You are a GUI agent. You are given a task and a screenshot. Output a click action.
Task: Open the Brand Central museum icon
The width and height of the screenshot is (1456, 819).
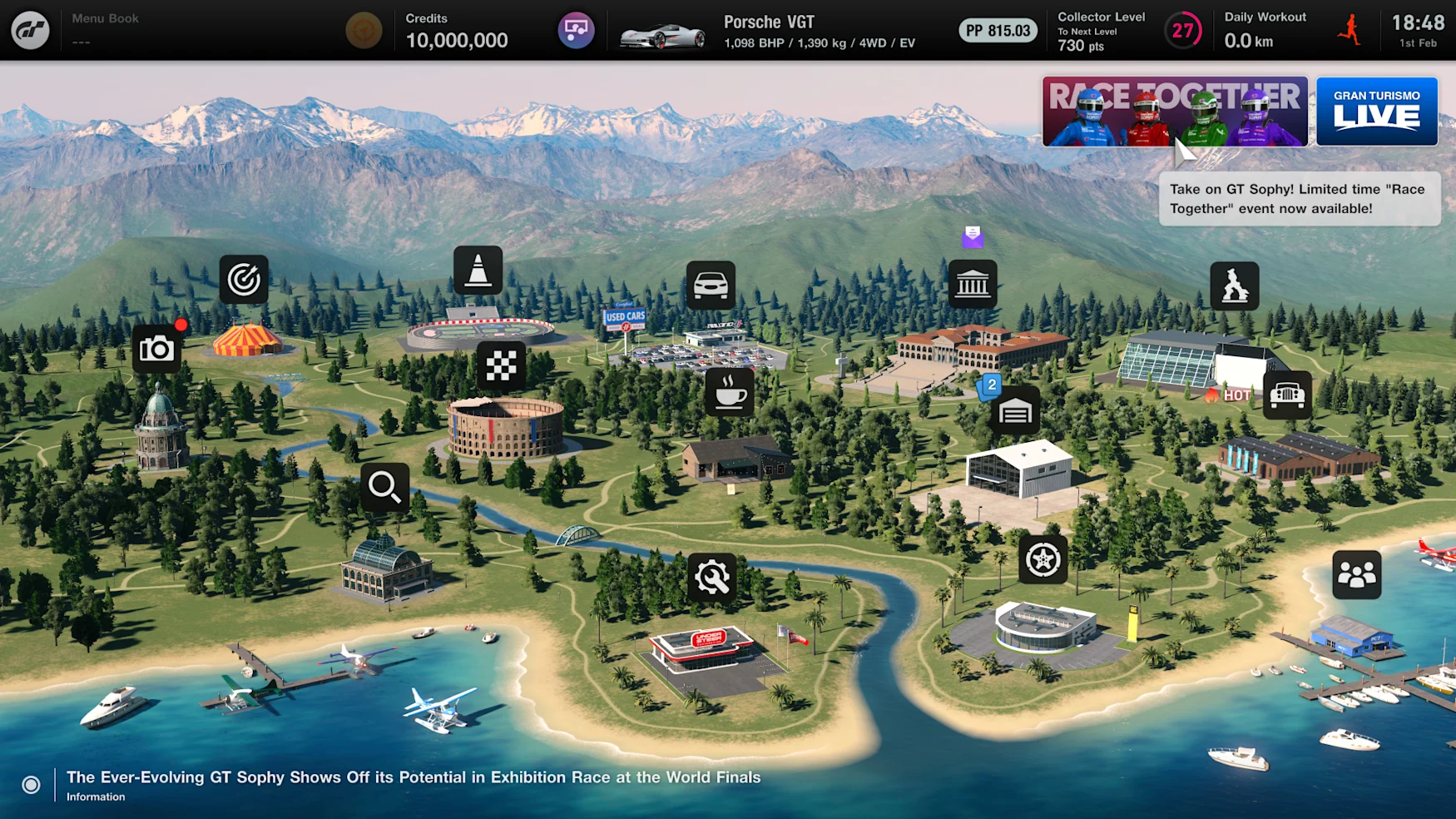pyautogui.click(x=972, y=285)
